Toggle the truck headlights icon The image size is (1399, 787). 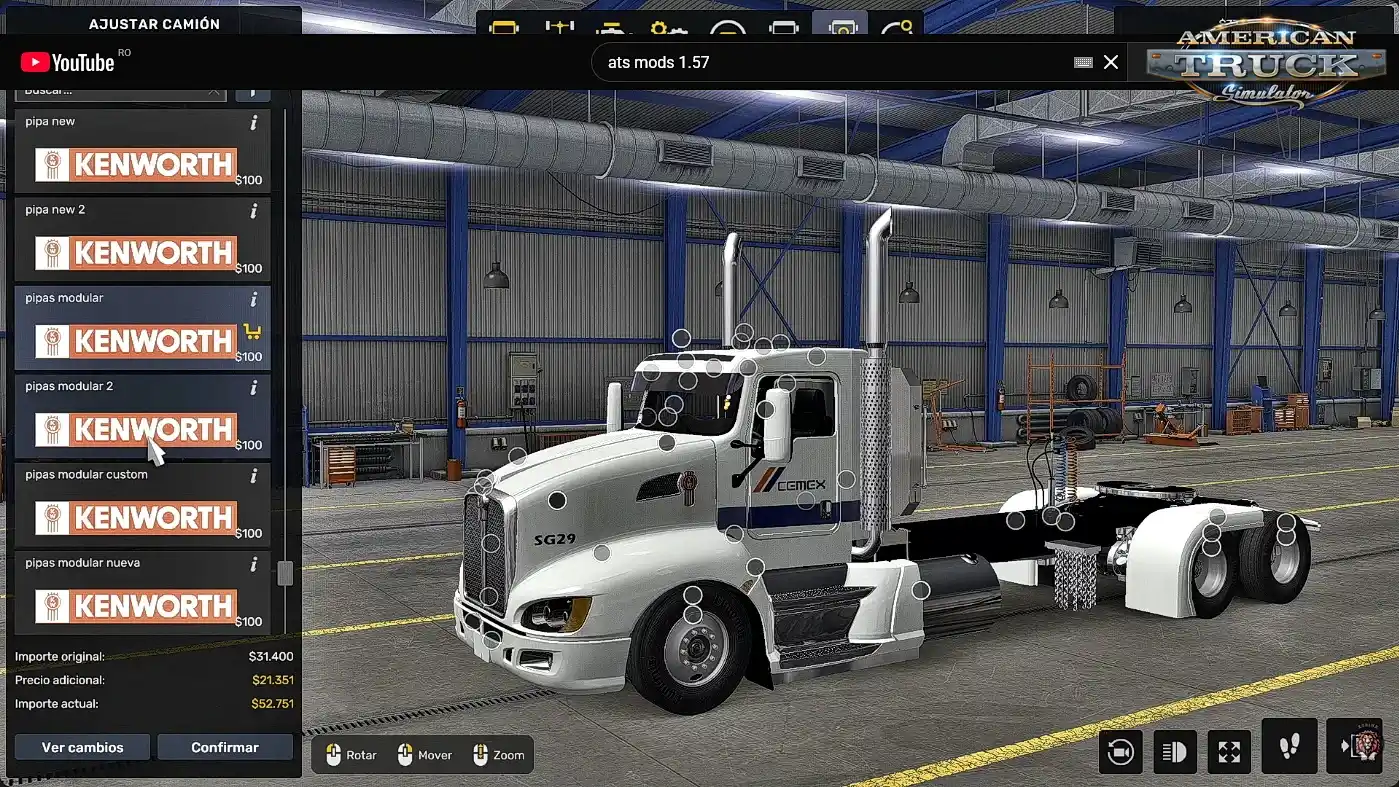coord(1174,751)
